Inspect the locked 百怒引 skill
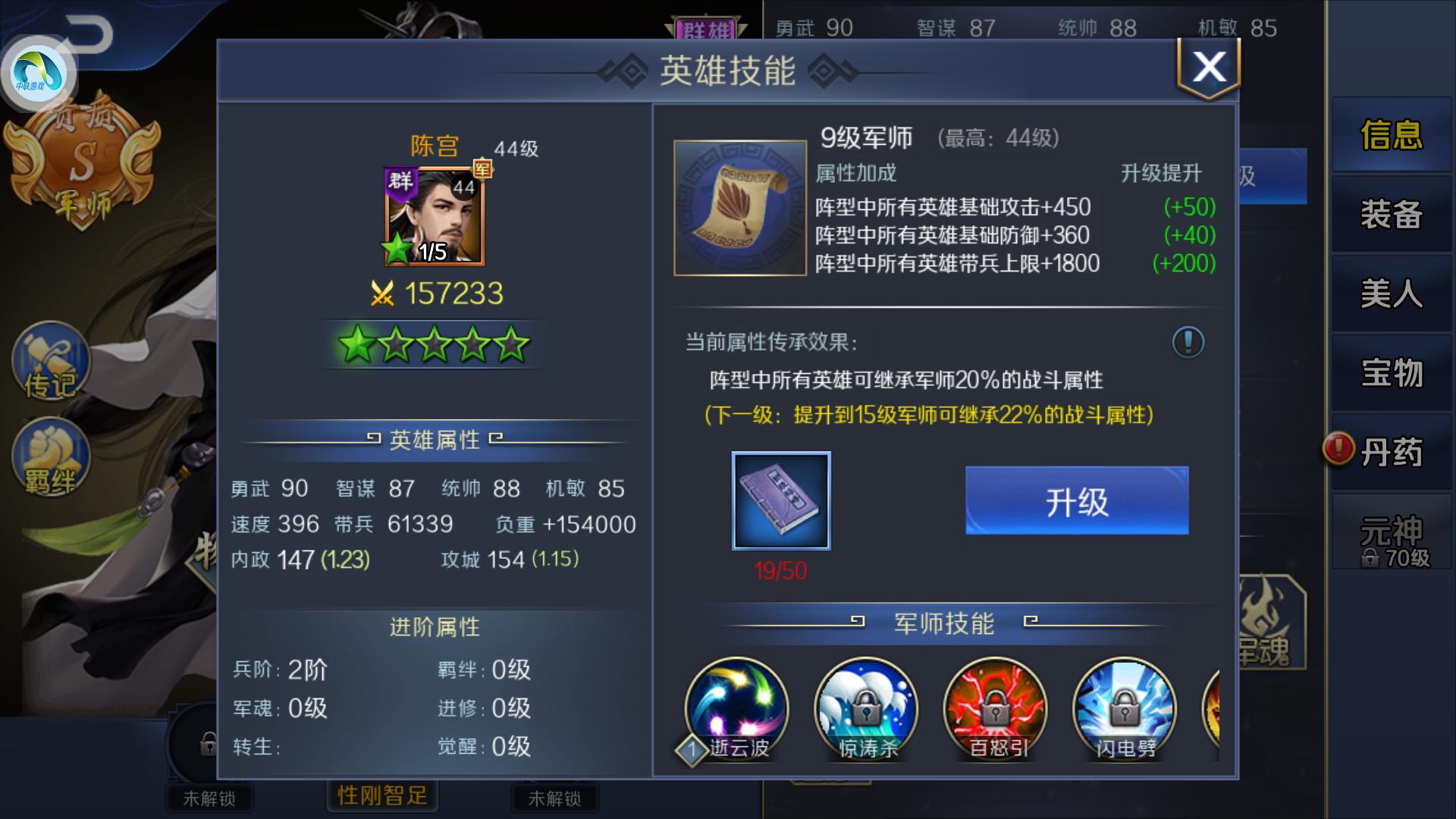 992,707
